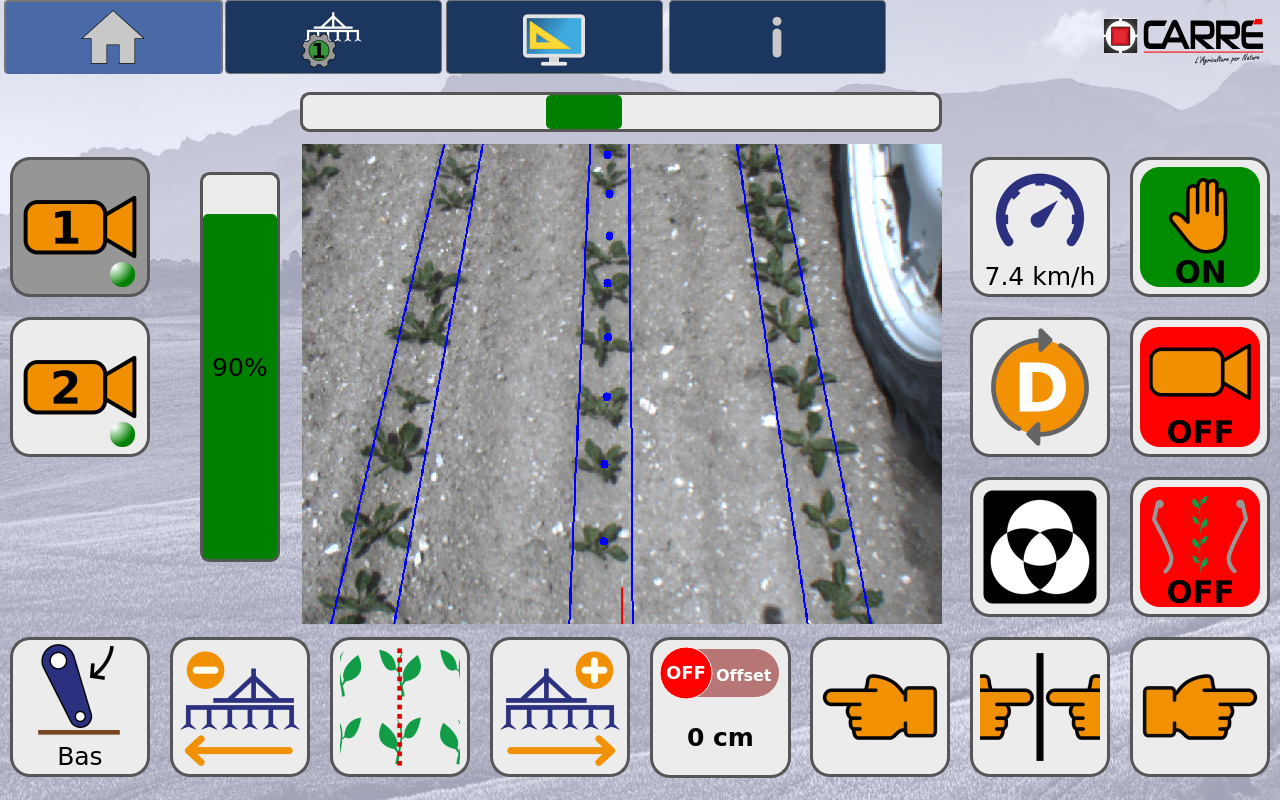Shift the implement left with minus button
This screenshot has width=1280, height=800.
(x=240, y=707)
